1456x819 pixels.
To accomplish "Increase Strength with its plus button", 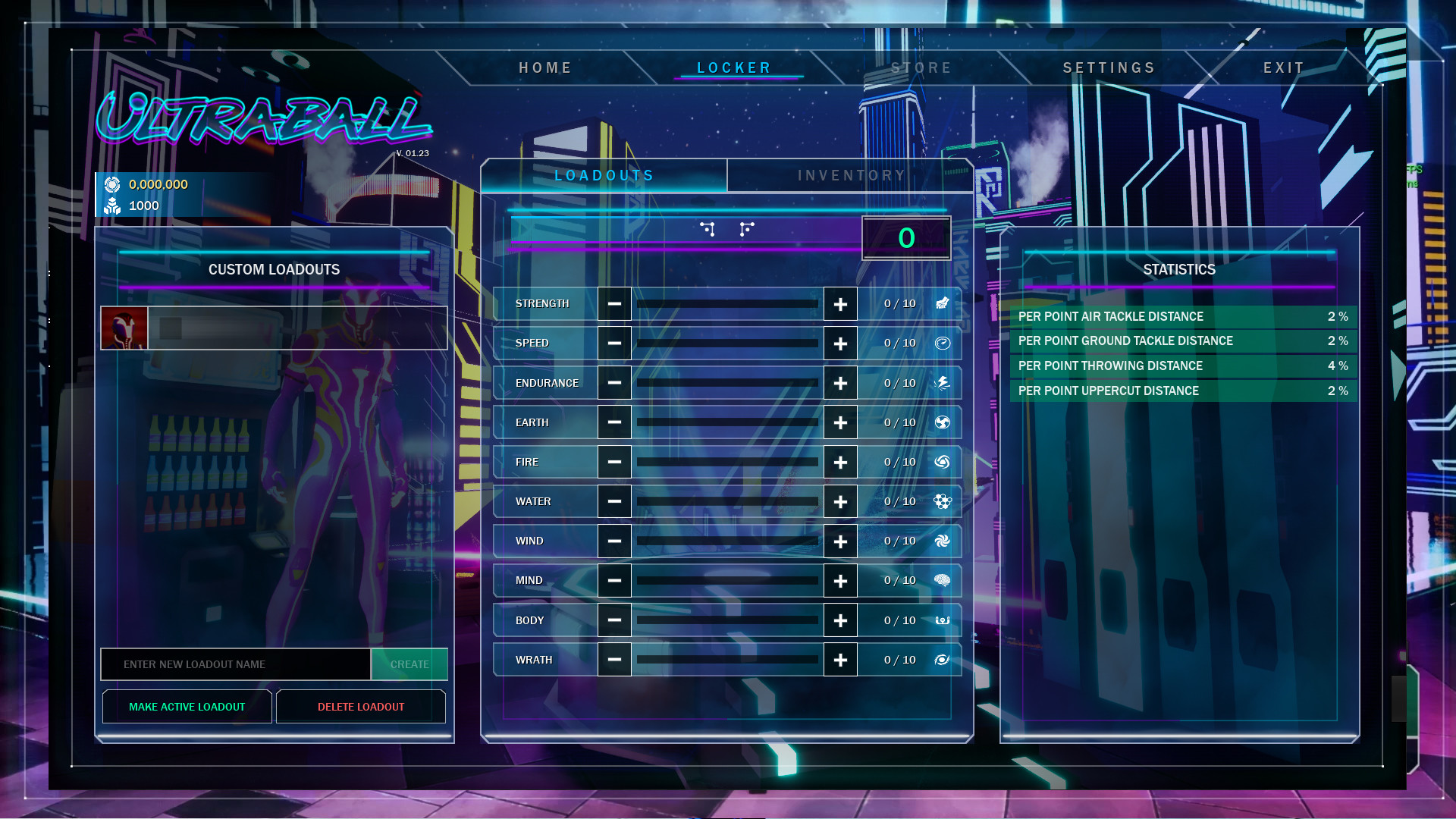I will click(x=840, y=303).
